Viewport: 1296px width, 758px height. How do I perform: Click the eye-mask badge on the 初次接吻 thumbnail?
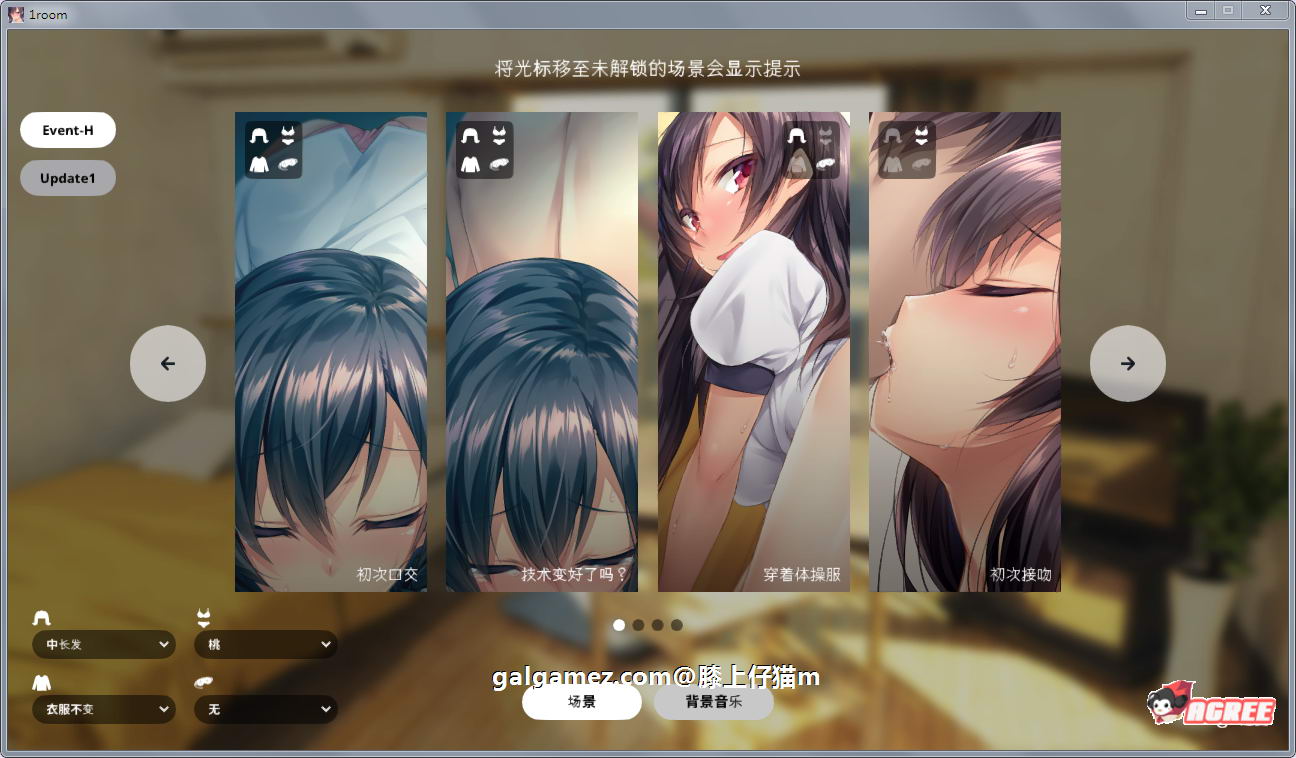(921, 163)
